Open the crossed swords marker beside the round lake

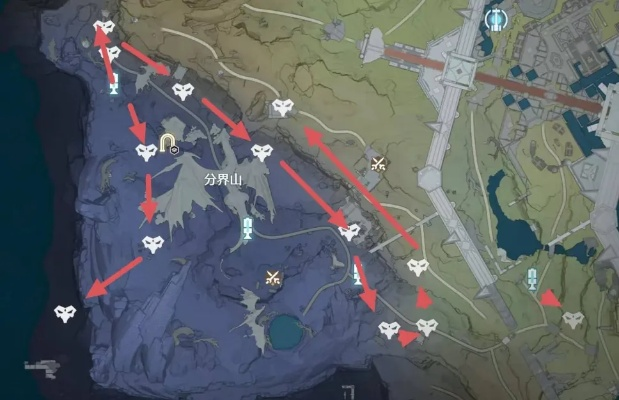pyautogui.click(x=272, y=279)
